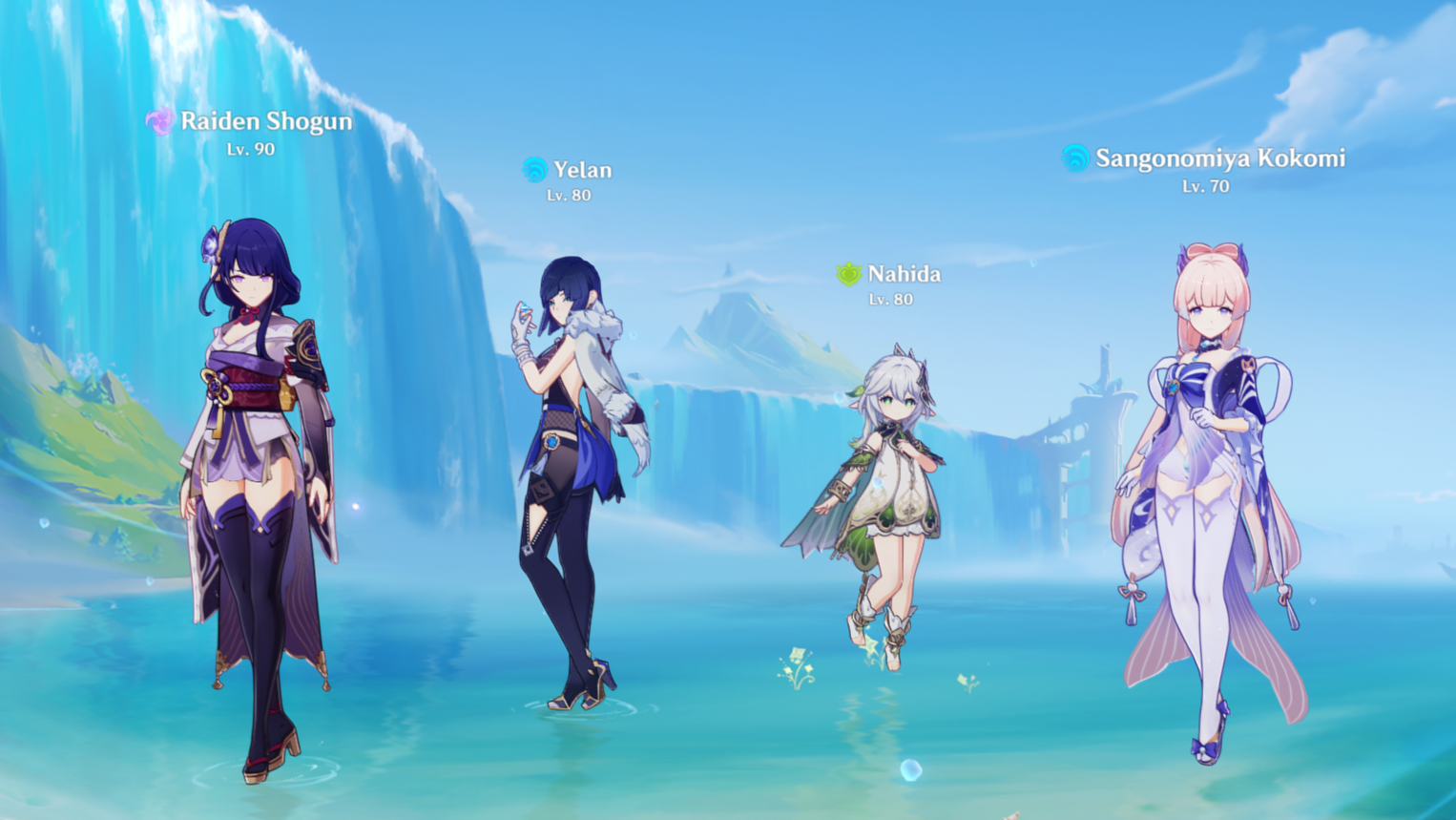The width and height of the screenshot is (1456, 820).
Task: Select the Sangonomiya Kokomi name label
Action: [1221, 157]
